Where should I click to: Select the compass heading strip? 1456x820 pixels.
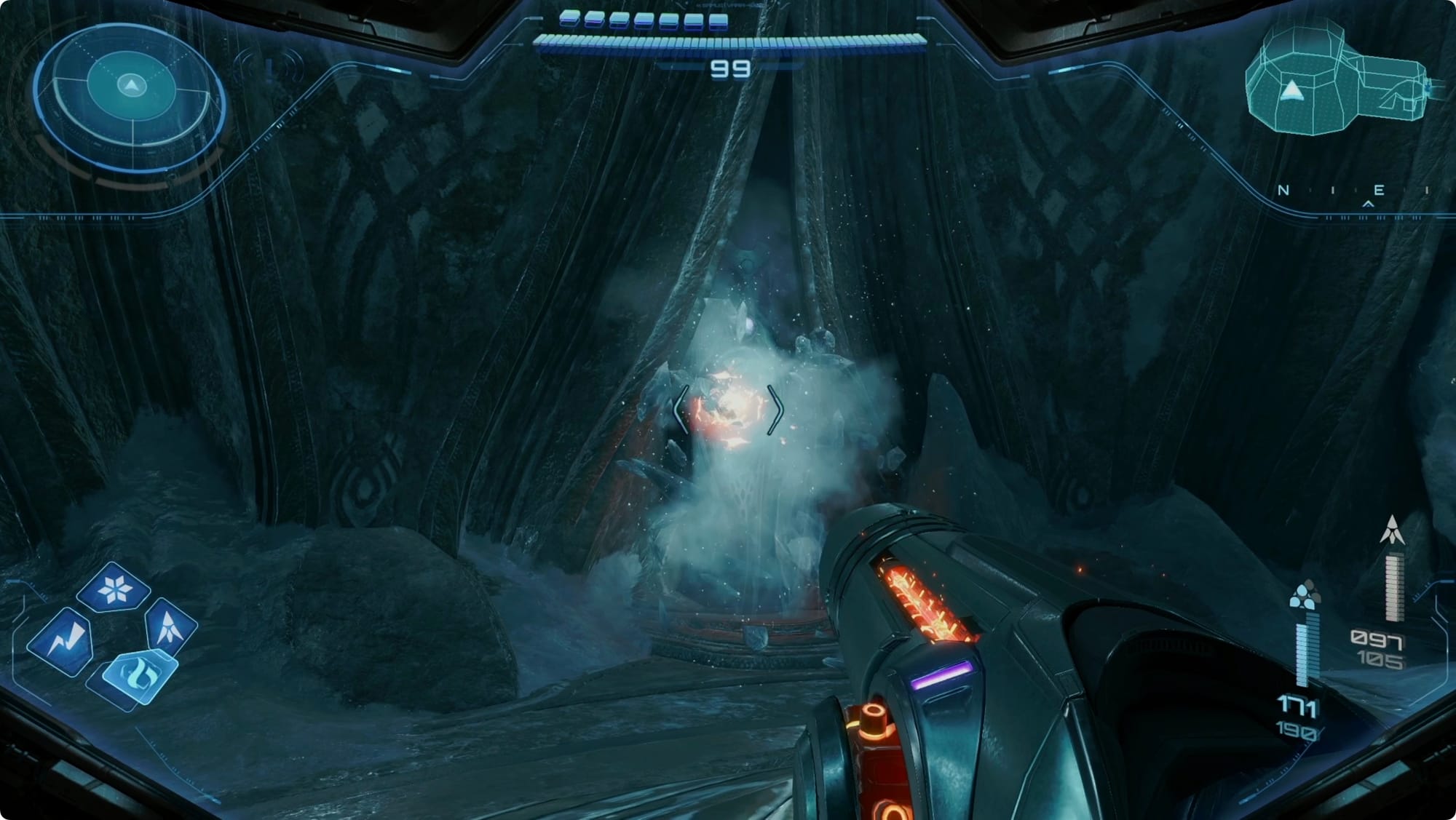point(1355,192)
